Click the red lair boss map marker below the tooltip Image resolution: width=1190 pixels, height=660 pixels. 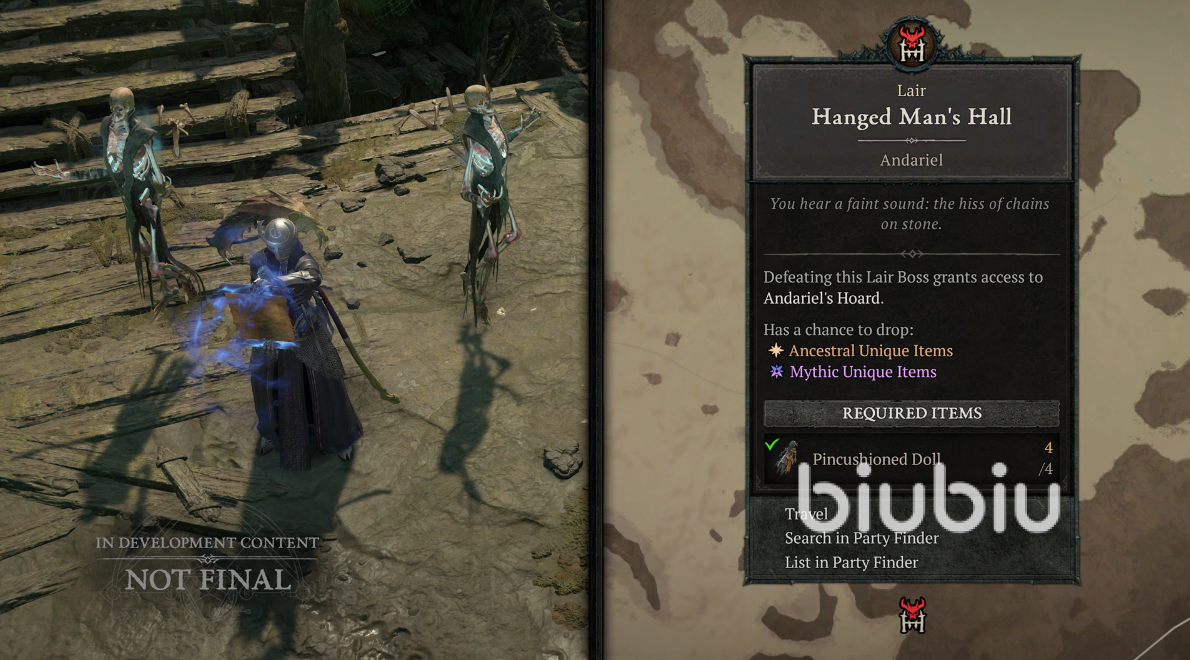913,614
